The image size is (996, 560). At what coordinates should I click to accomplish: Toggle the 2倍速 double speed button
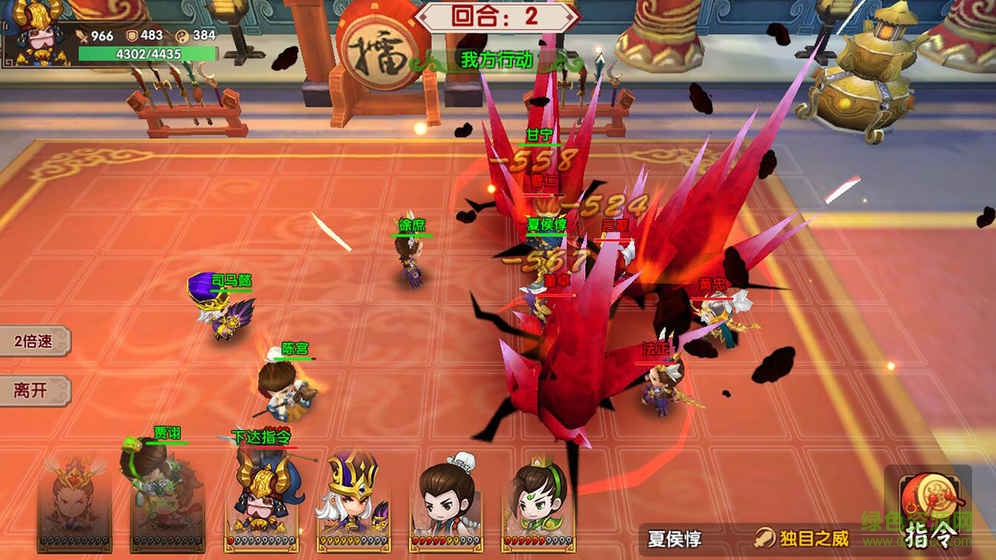[33, 340]
